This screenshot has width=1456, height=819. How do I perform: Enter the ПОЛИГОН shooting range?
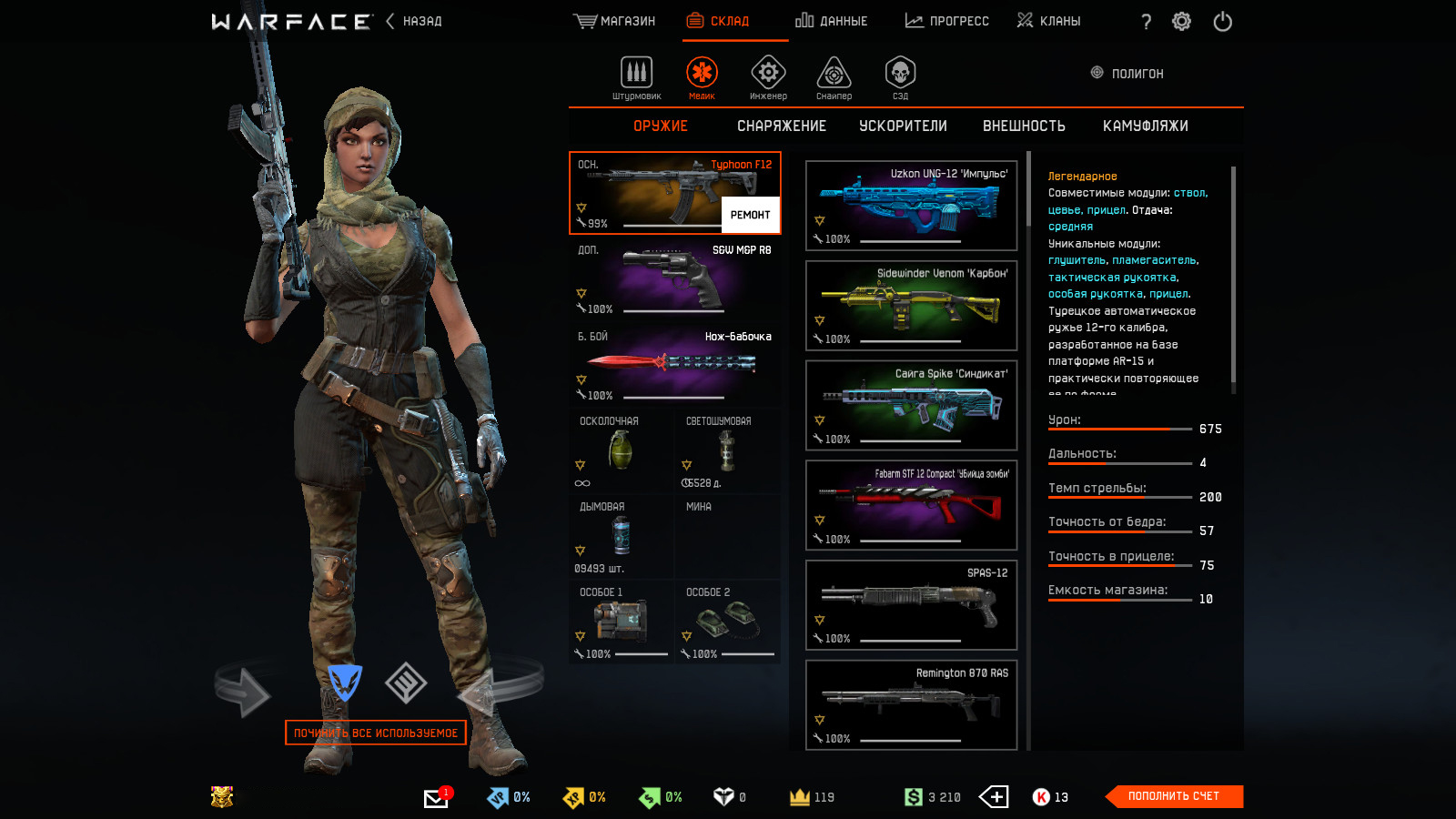[x=1127, y=74]
